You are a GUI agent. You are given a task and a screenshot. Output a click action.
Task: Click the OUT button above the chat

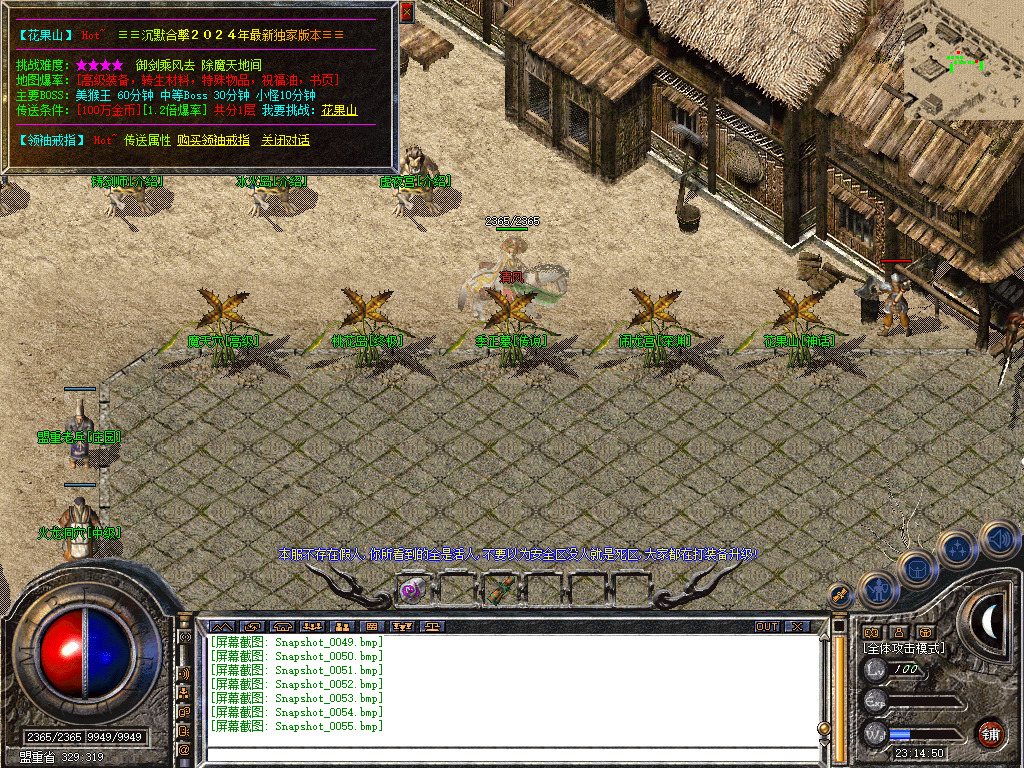[767, 627]
